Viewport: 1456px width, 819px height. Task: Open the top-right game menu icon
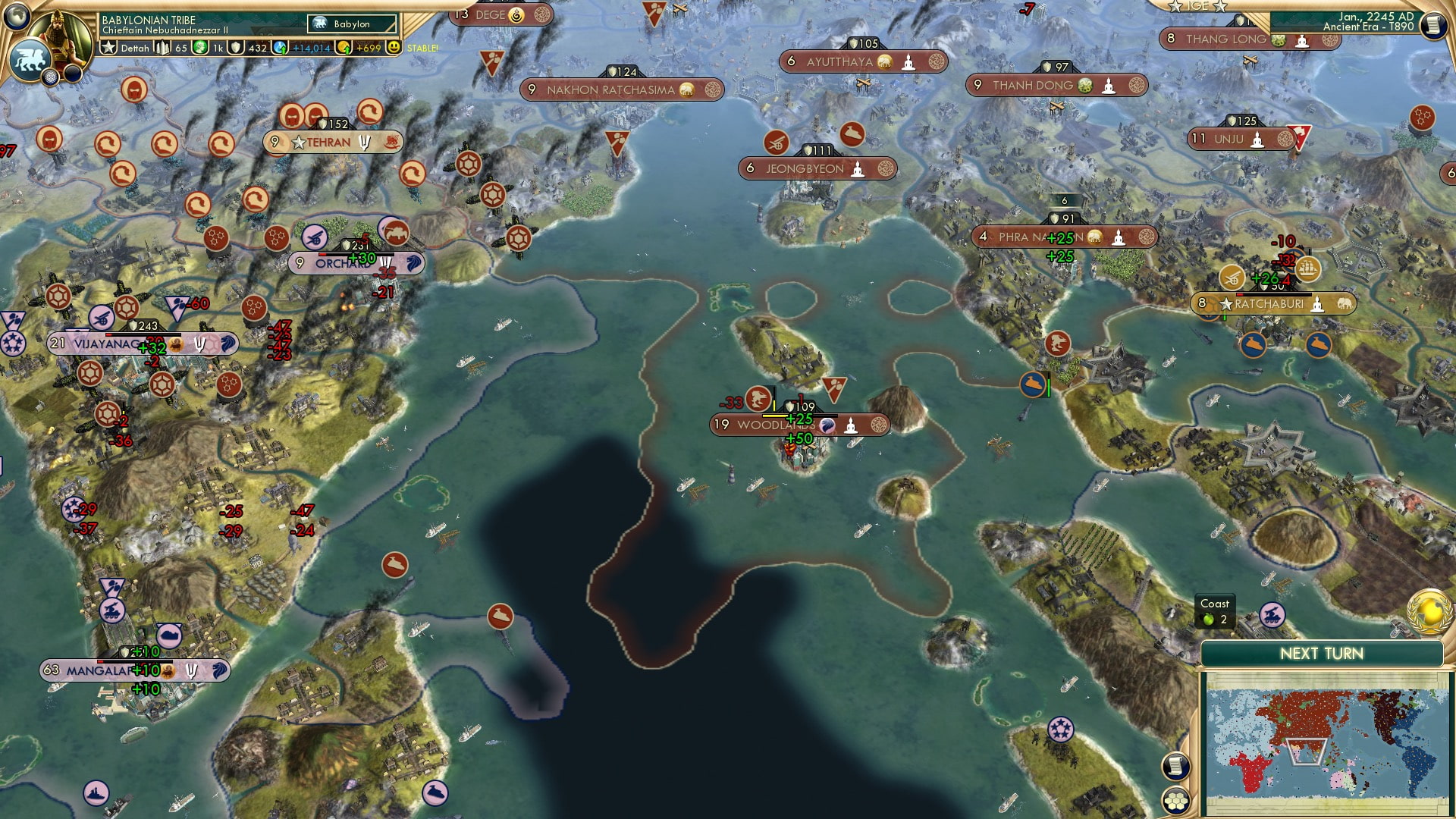click(x=1432, y=24)
